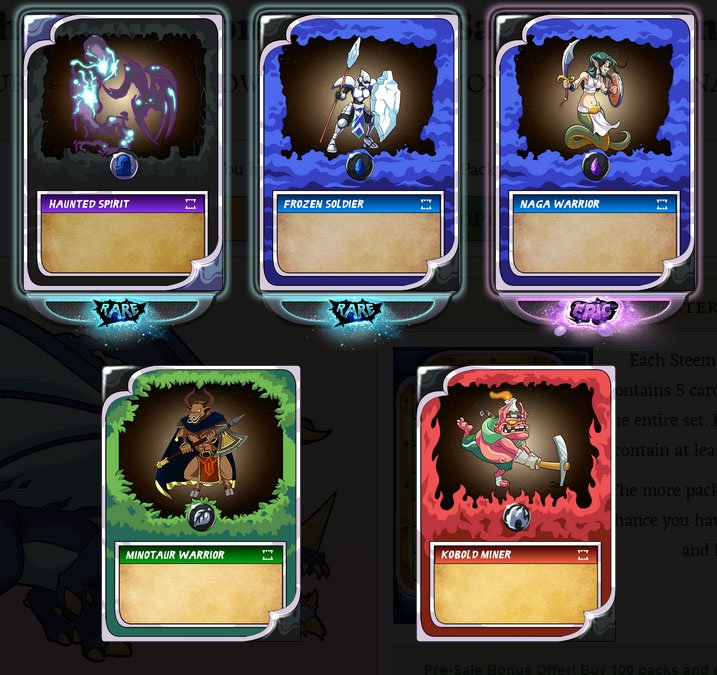Select the Haunted Spirit card
717x675 pixels.
pyautogui.click(x=122, y=155)
